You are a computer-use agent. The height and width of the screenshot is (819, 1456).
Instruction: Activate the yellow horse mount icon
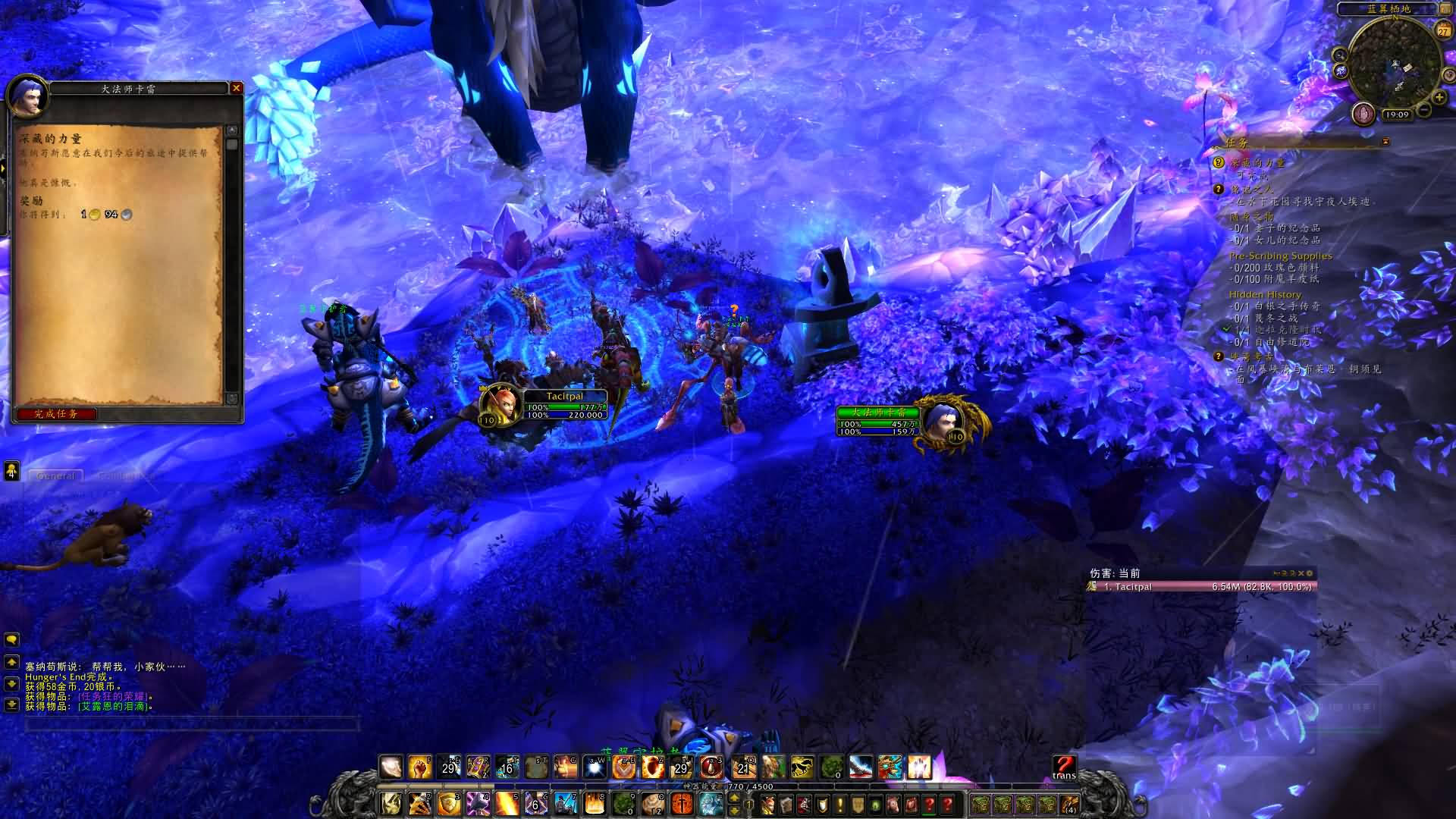(x=802, y=767)
